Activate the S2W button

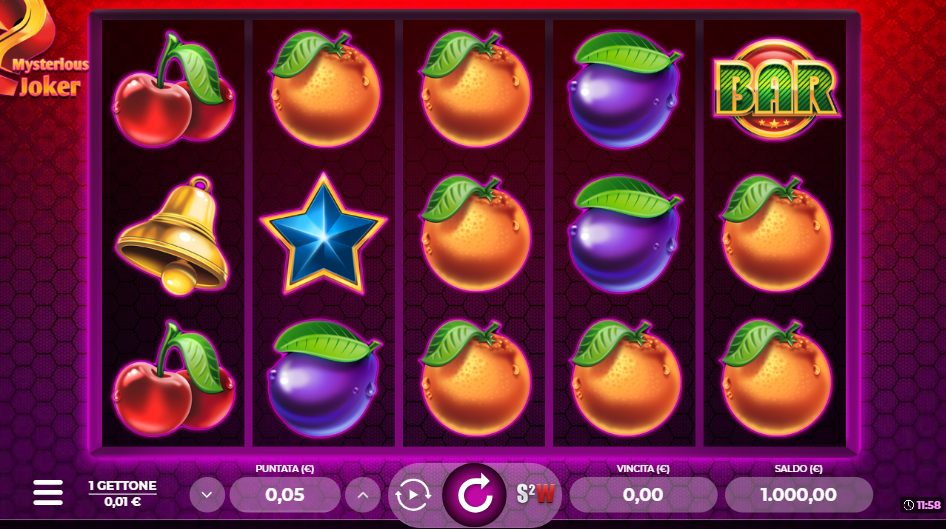[536, 493]
